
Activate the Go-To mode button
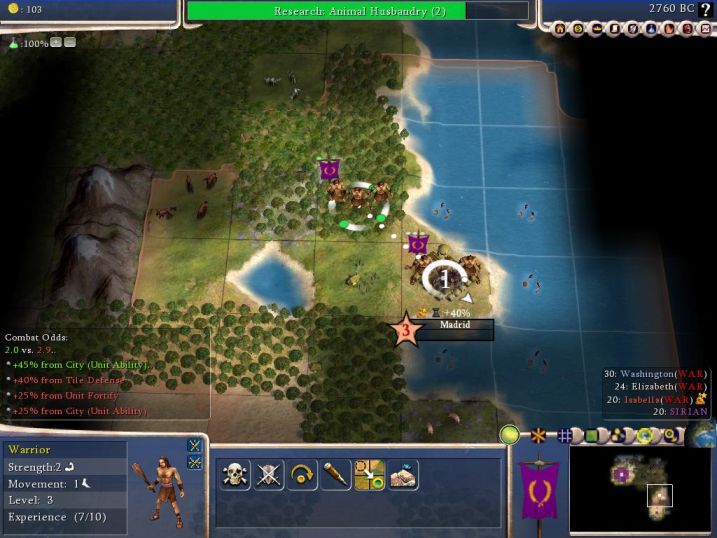coord(337,475)
